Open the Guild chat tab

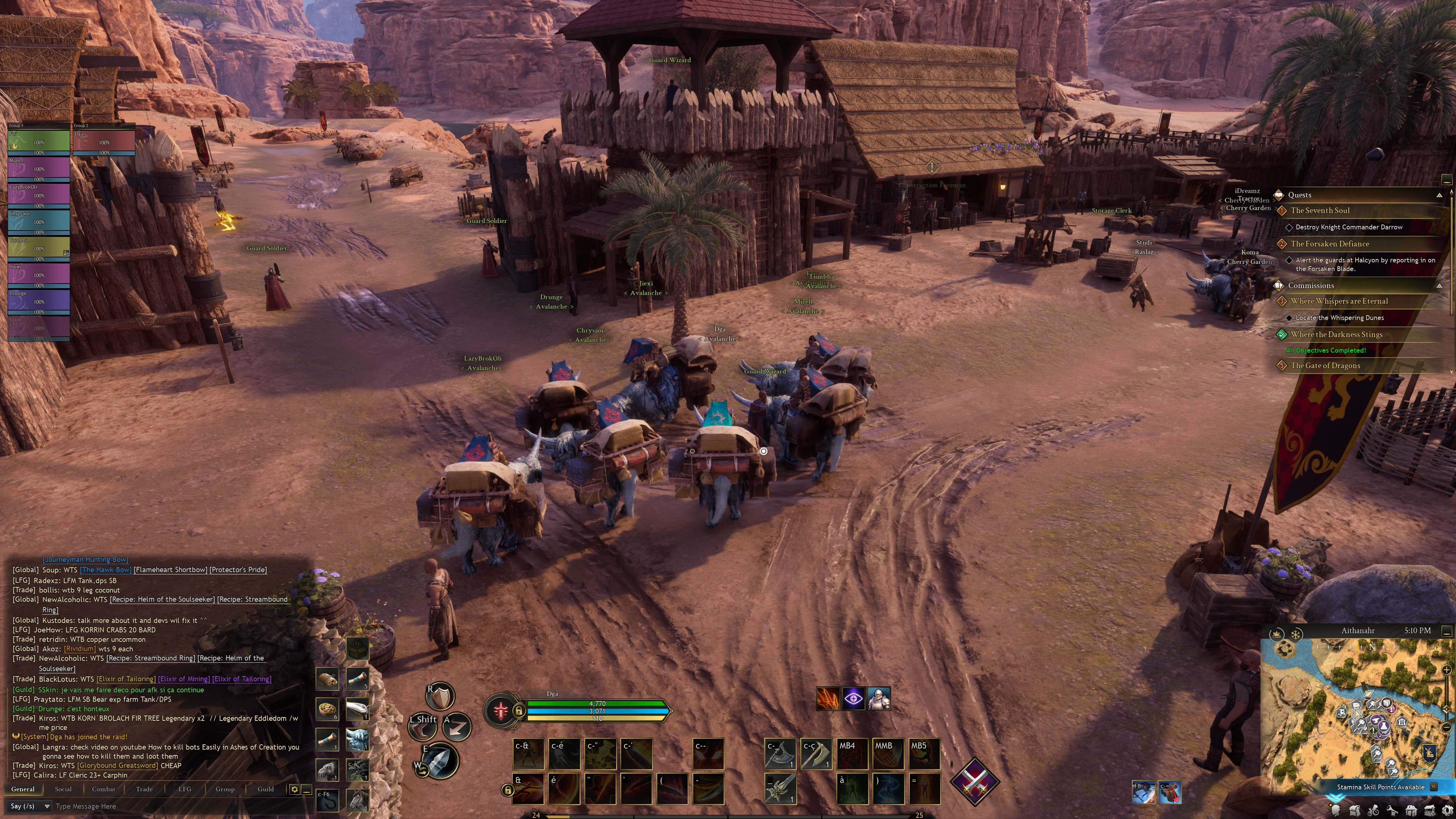pos(266,789)
